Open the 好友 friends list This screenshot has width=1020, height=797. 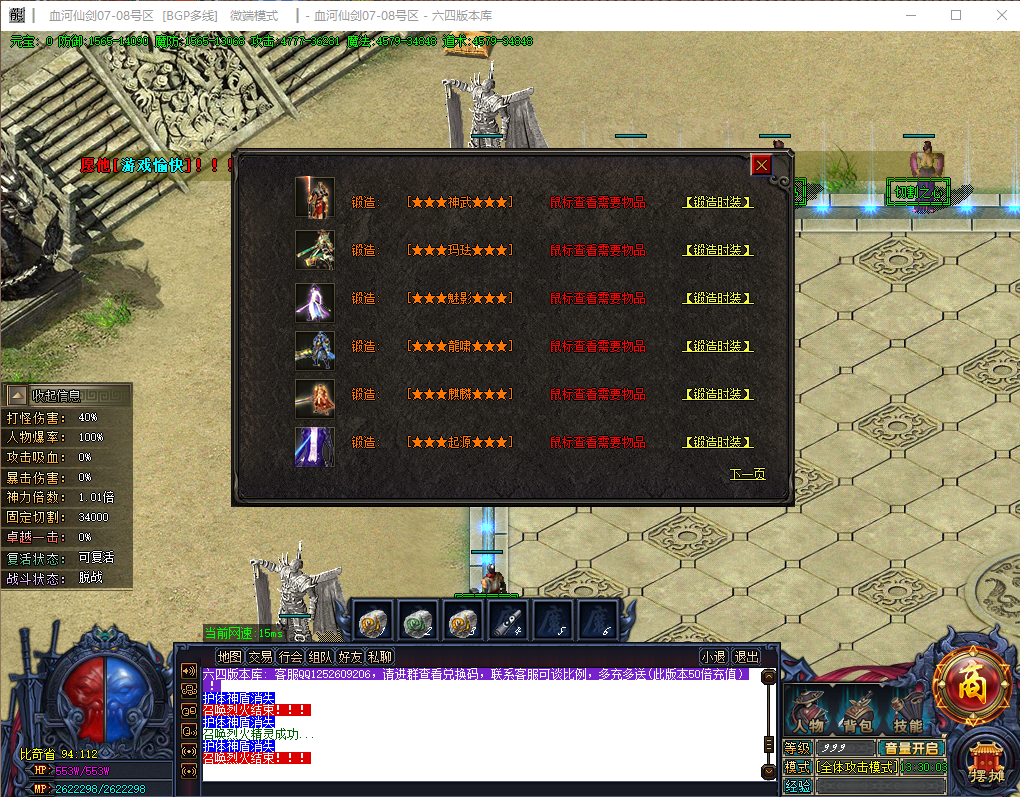350,657
